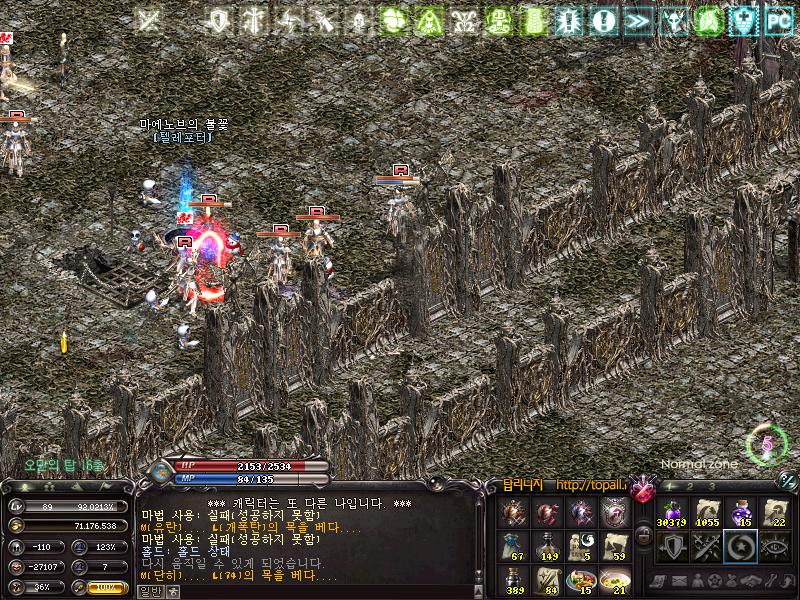Click the PC icon in top bar
The width and height of the screenshot is (800, 600).
tap(778, 19)
